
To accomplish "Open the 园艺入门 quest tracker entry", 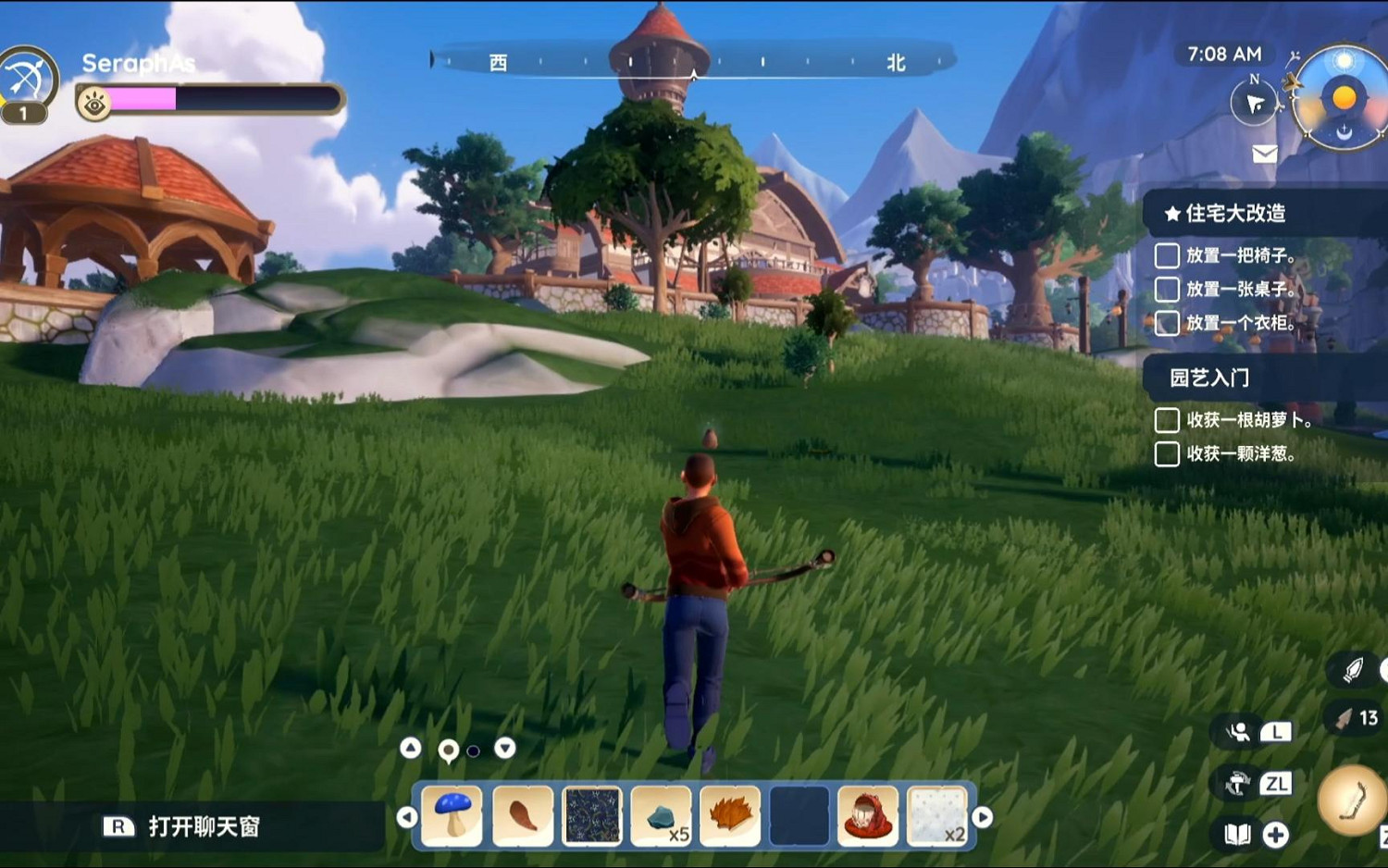I will [x=1209, y=378].
